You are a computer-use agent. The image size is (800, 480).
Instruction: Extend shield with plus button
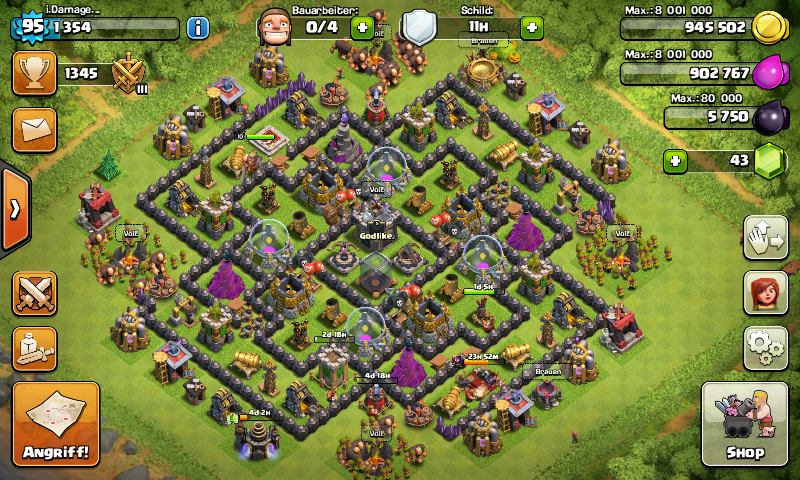[x=532, y=27]
